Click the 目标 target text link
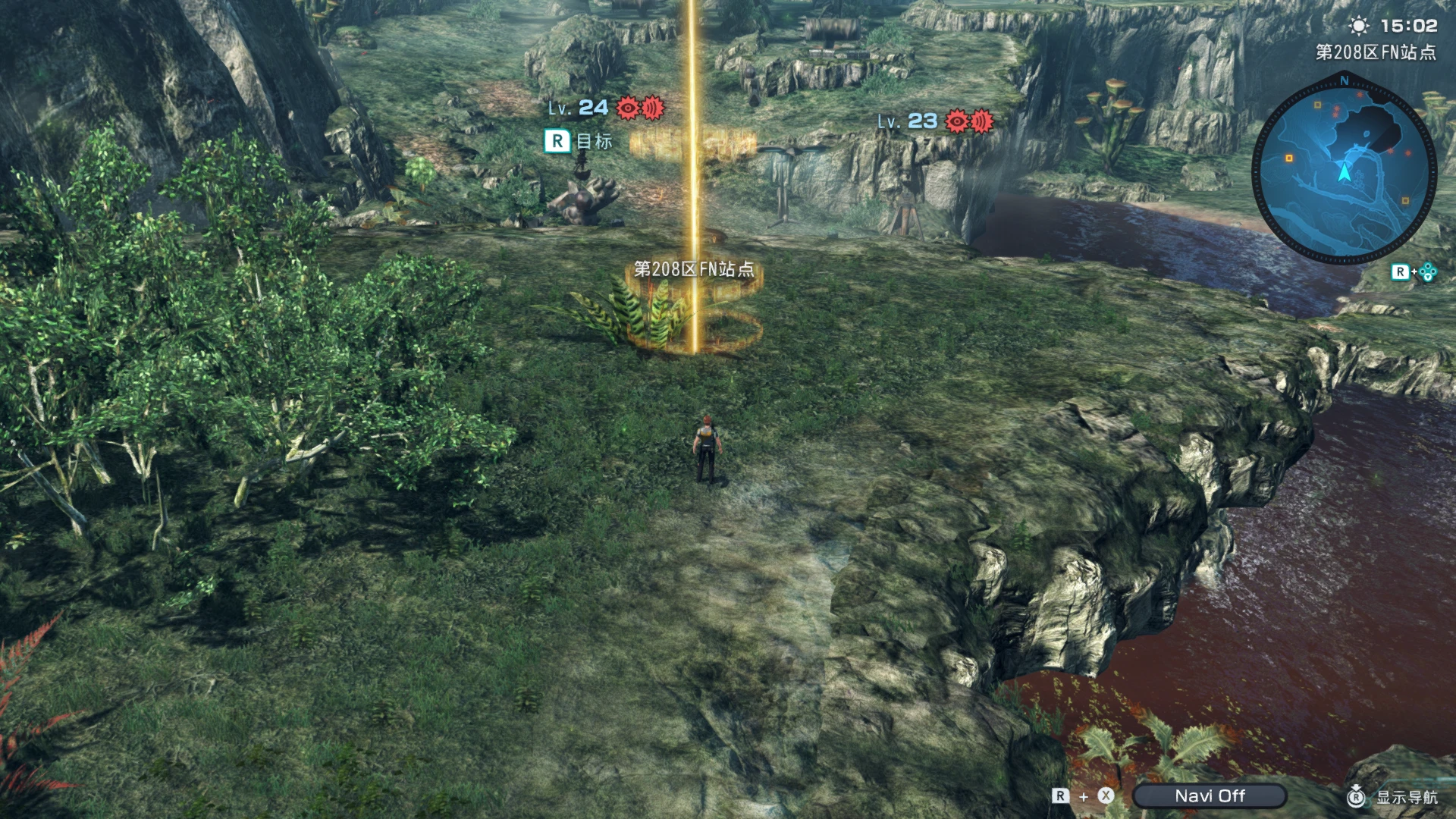Viewport: 1456px width, 819px height. coord(593,141)
